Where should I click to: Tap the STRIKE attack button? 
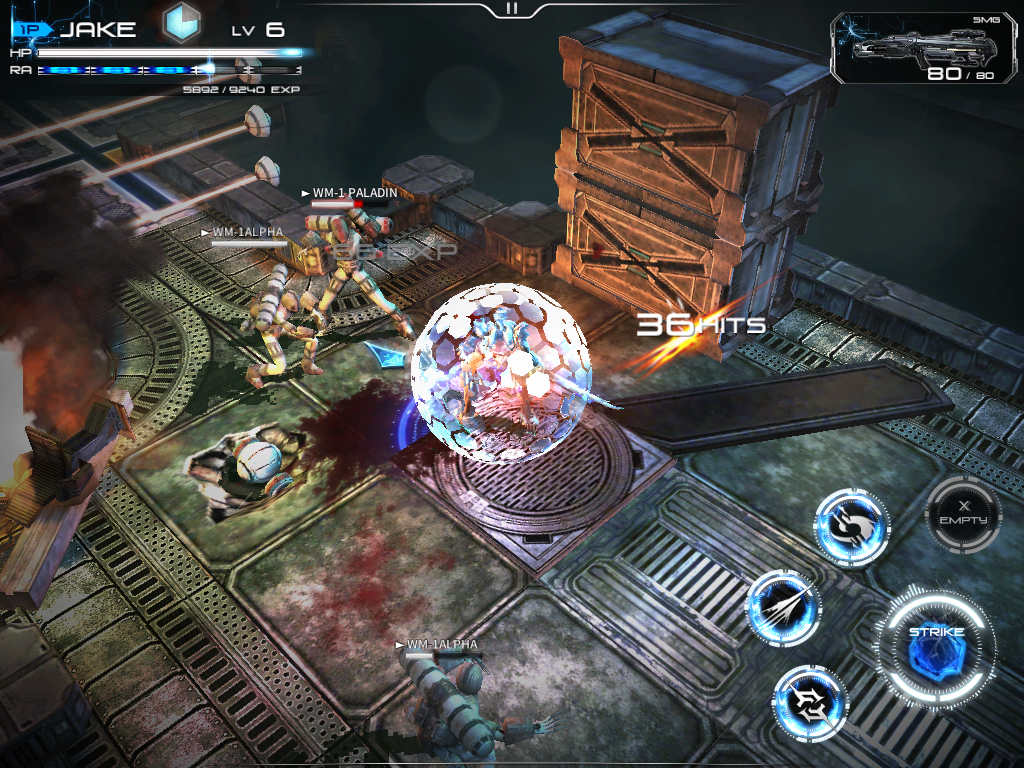936,645
